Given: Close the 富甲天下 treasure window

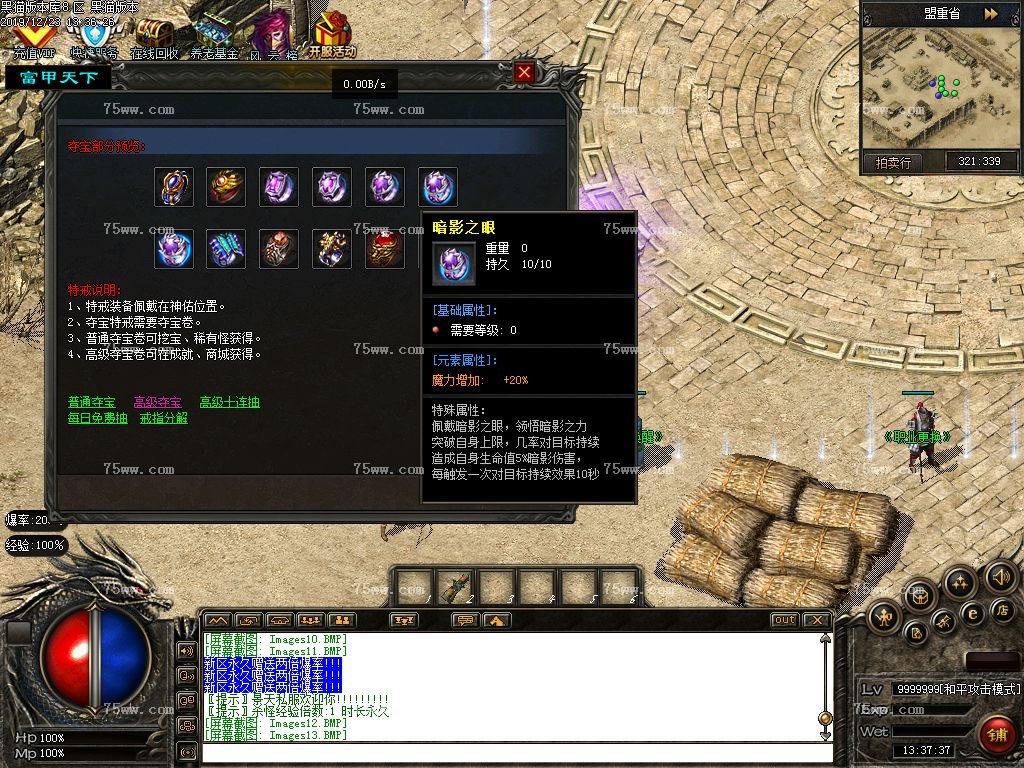Looking at the screenshot, I should (524, 73).
